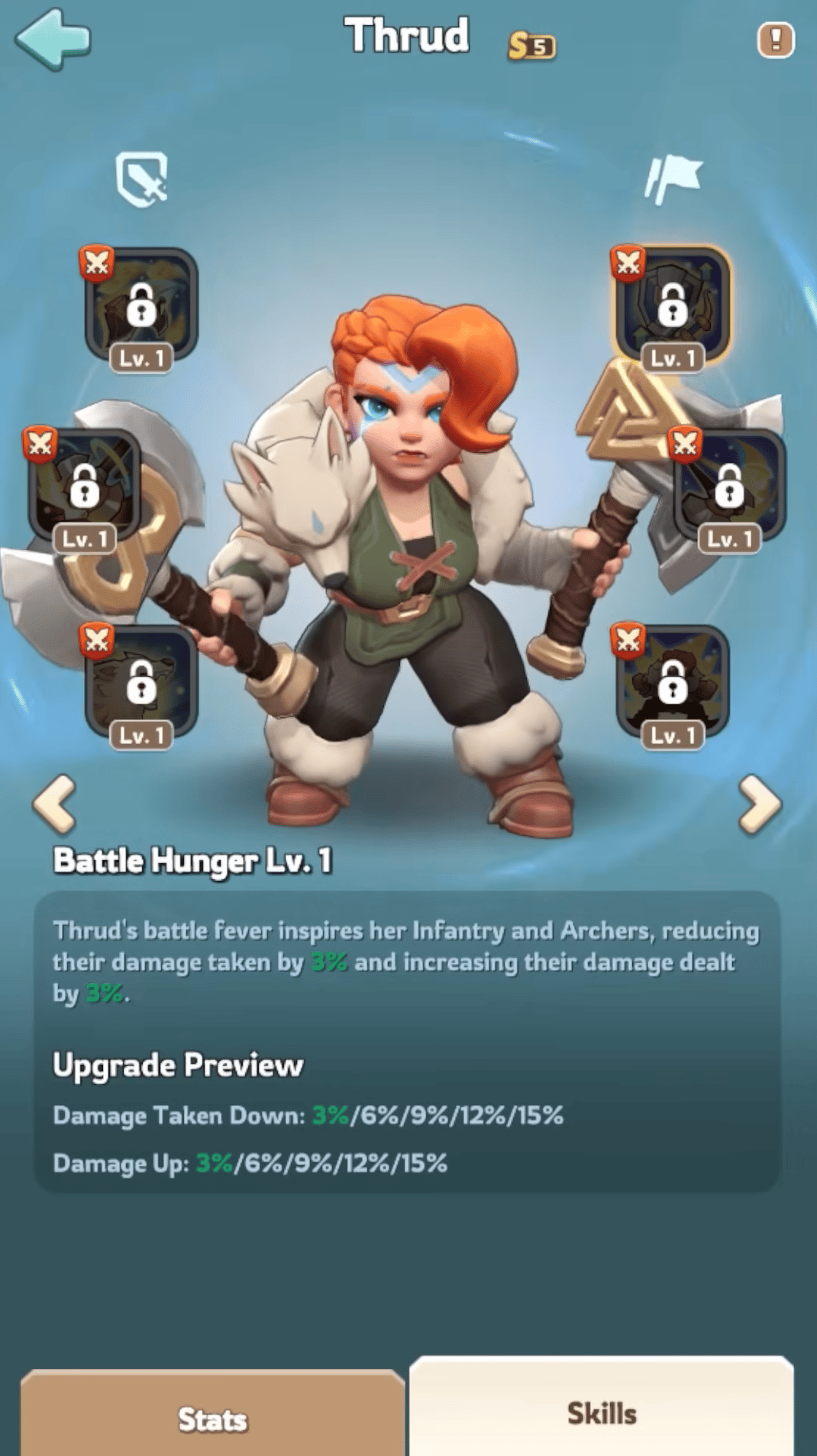Select the flag skill category icon
The image size is (817, 1456).
[x=673, y=179]
